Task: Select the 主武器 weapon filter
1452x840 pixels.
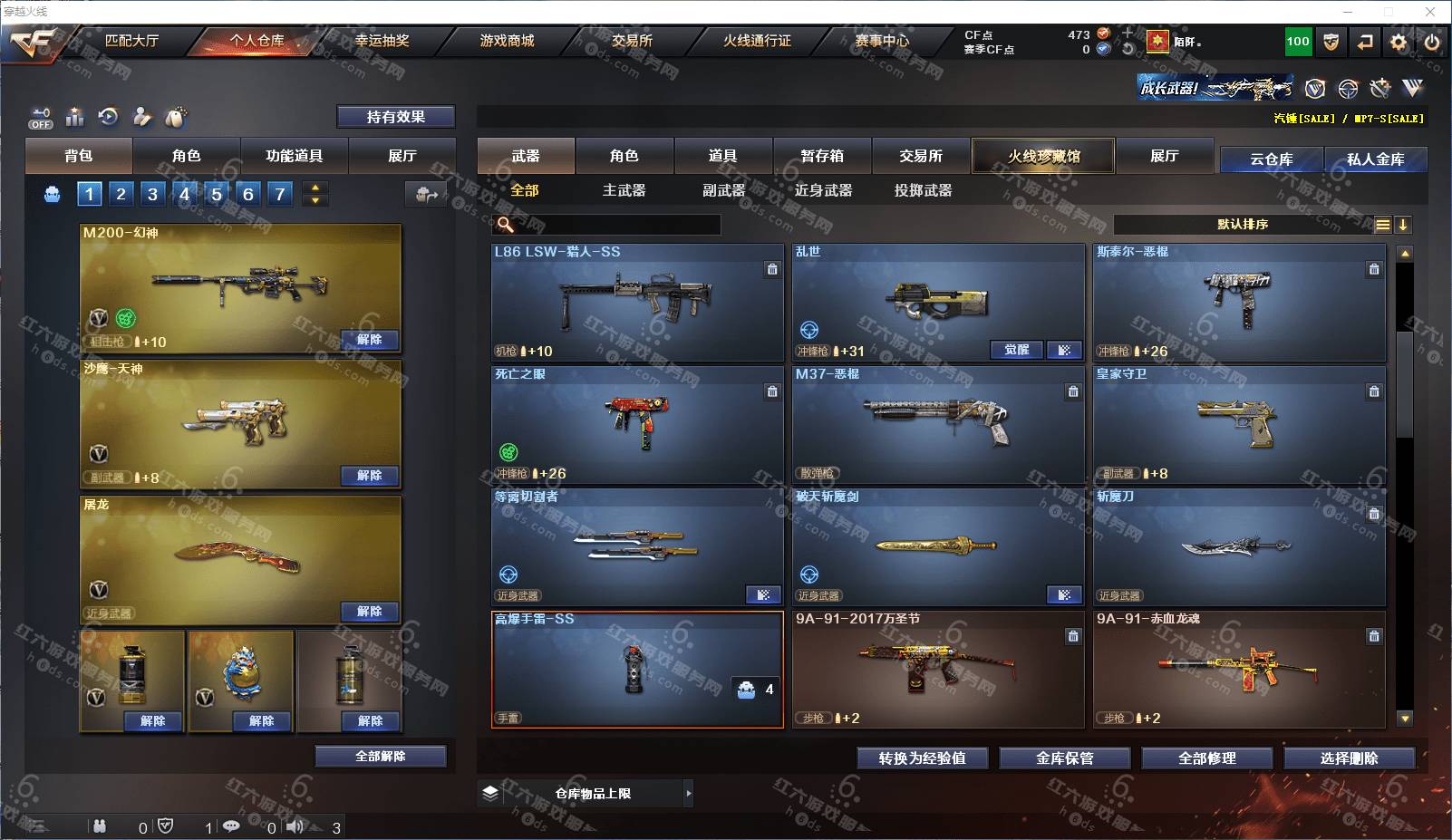Action: tap(624, 190)
